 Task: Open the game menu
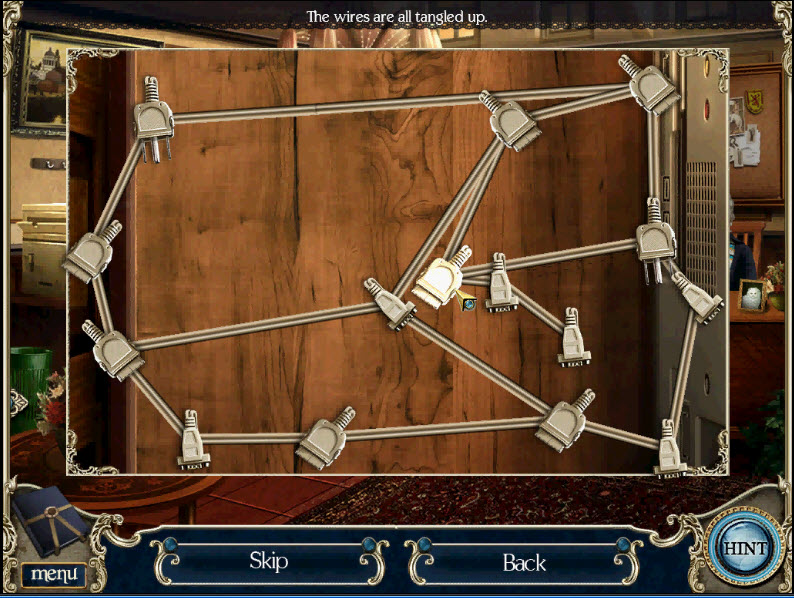click(52, 574)
